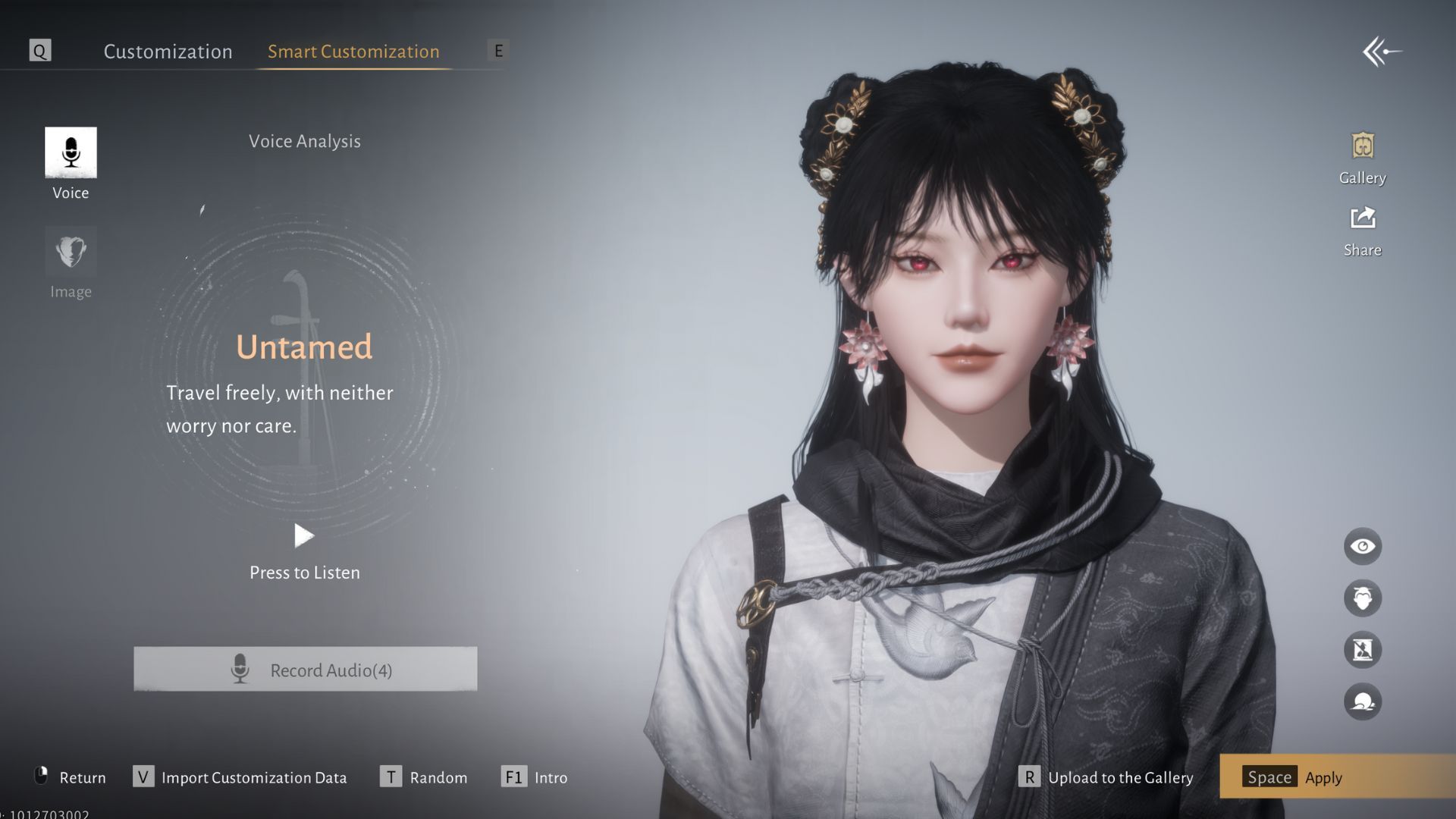Viewport: 1456px width, 819px height.
Task: Switch to the Customization tab
Action: (168, 52)
